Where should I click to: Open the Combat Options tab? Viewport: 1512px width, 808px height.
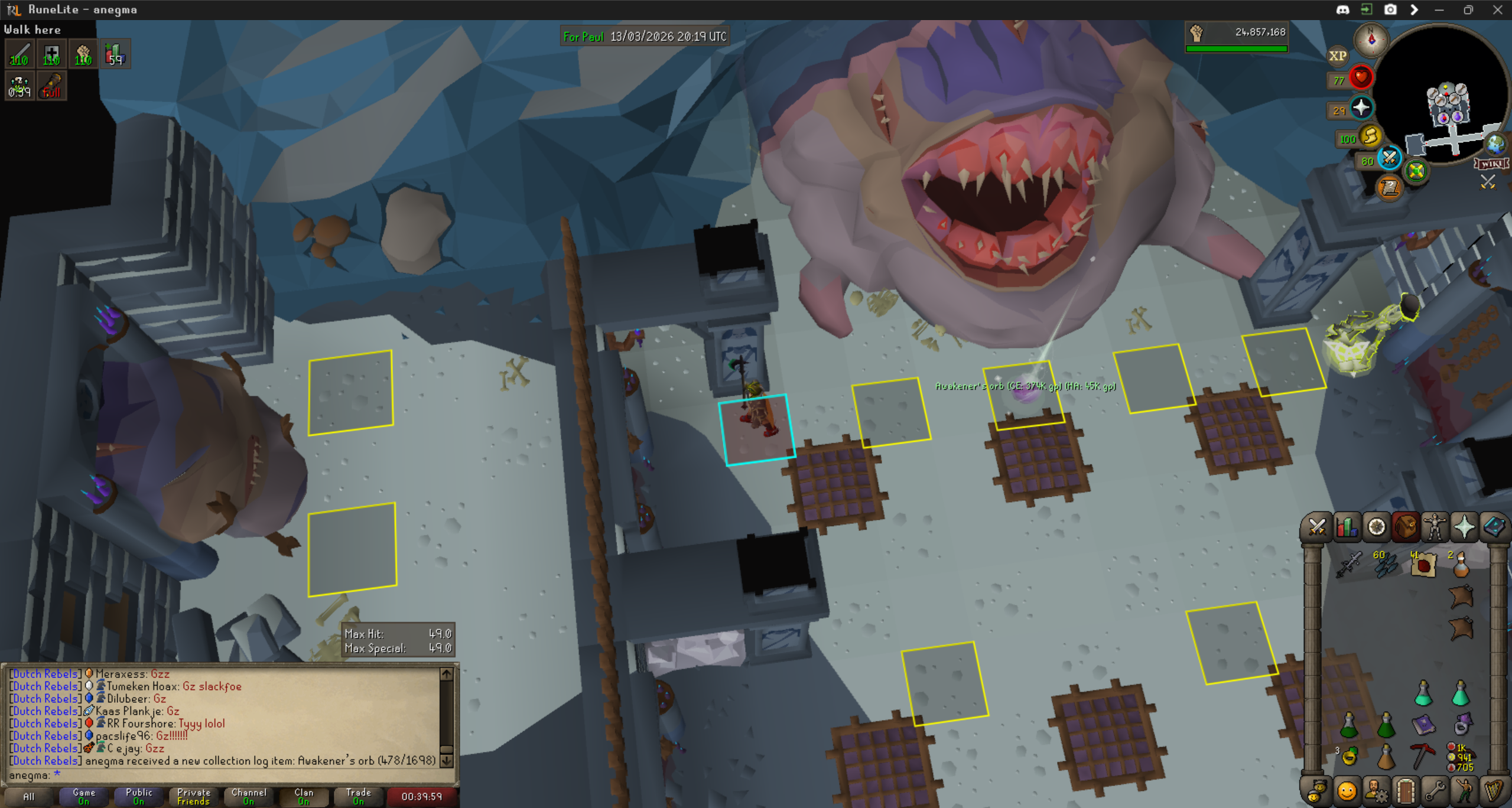point(1317,527)
